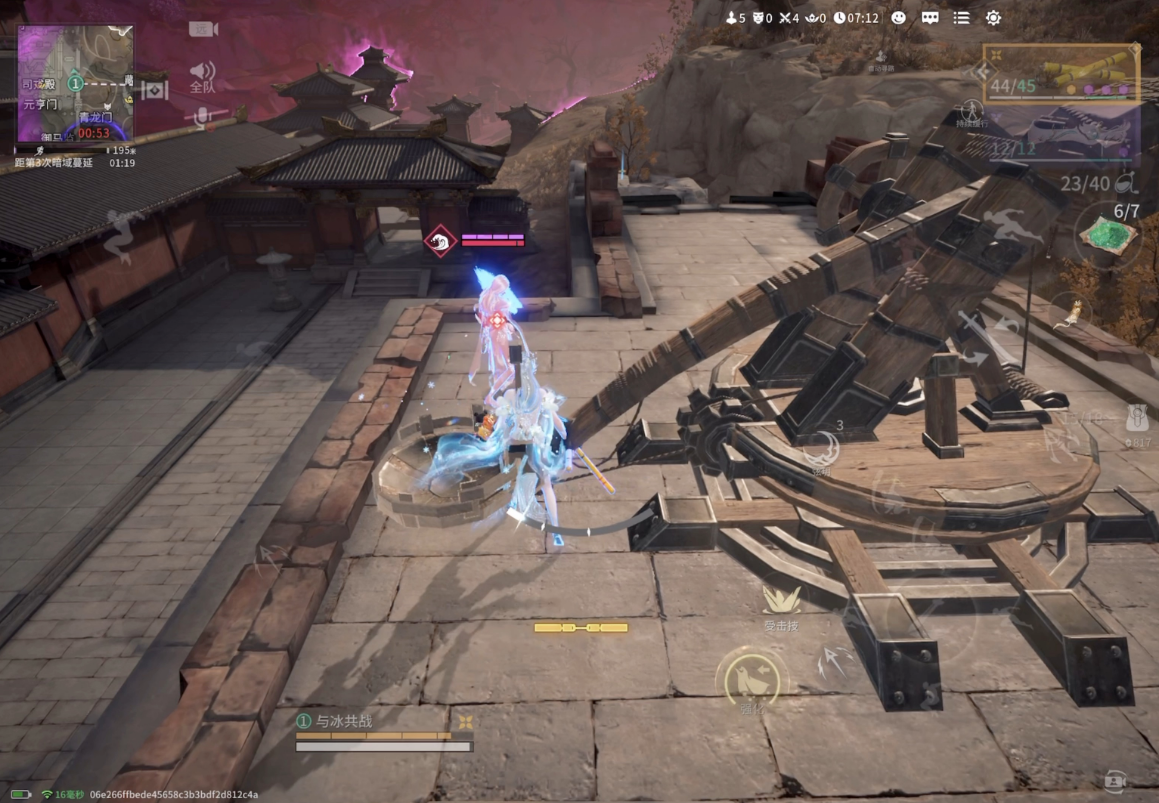This screenshot has width=1159, height=803.
Task: Open the settings gear
Action: [x=993, y=18]
